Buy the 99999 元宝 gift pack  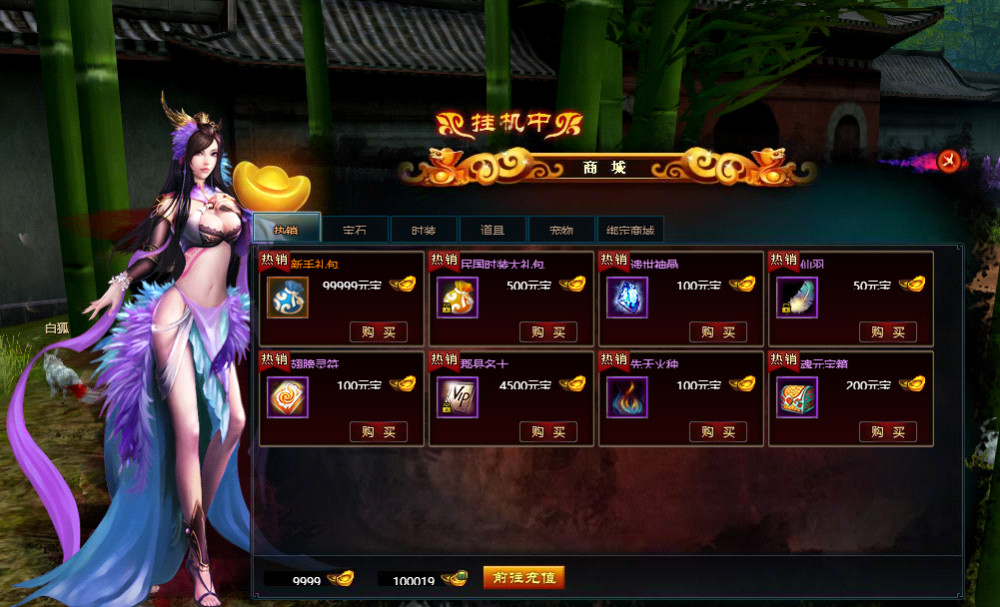(x=378, y=332)
